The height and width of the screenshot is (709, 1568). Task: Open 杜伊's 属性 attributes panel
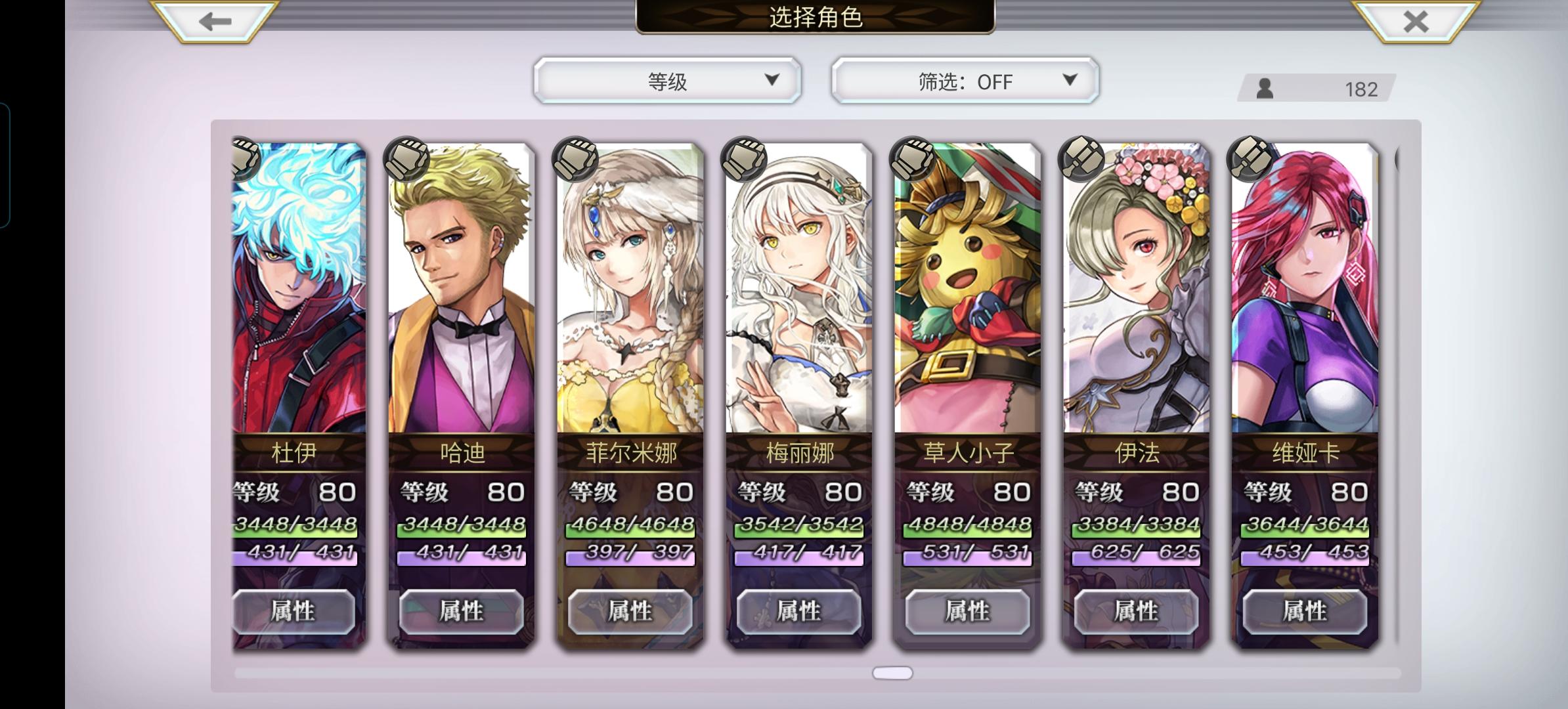tap(291, 610)
